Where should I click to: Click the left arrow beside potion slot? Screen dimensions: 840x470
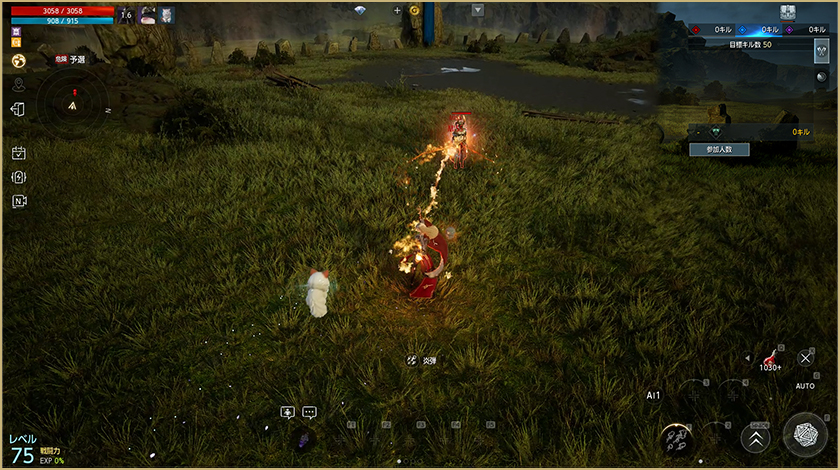click(x=748, y=357)
